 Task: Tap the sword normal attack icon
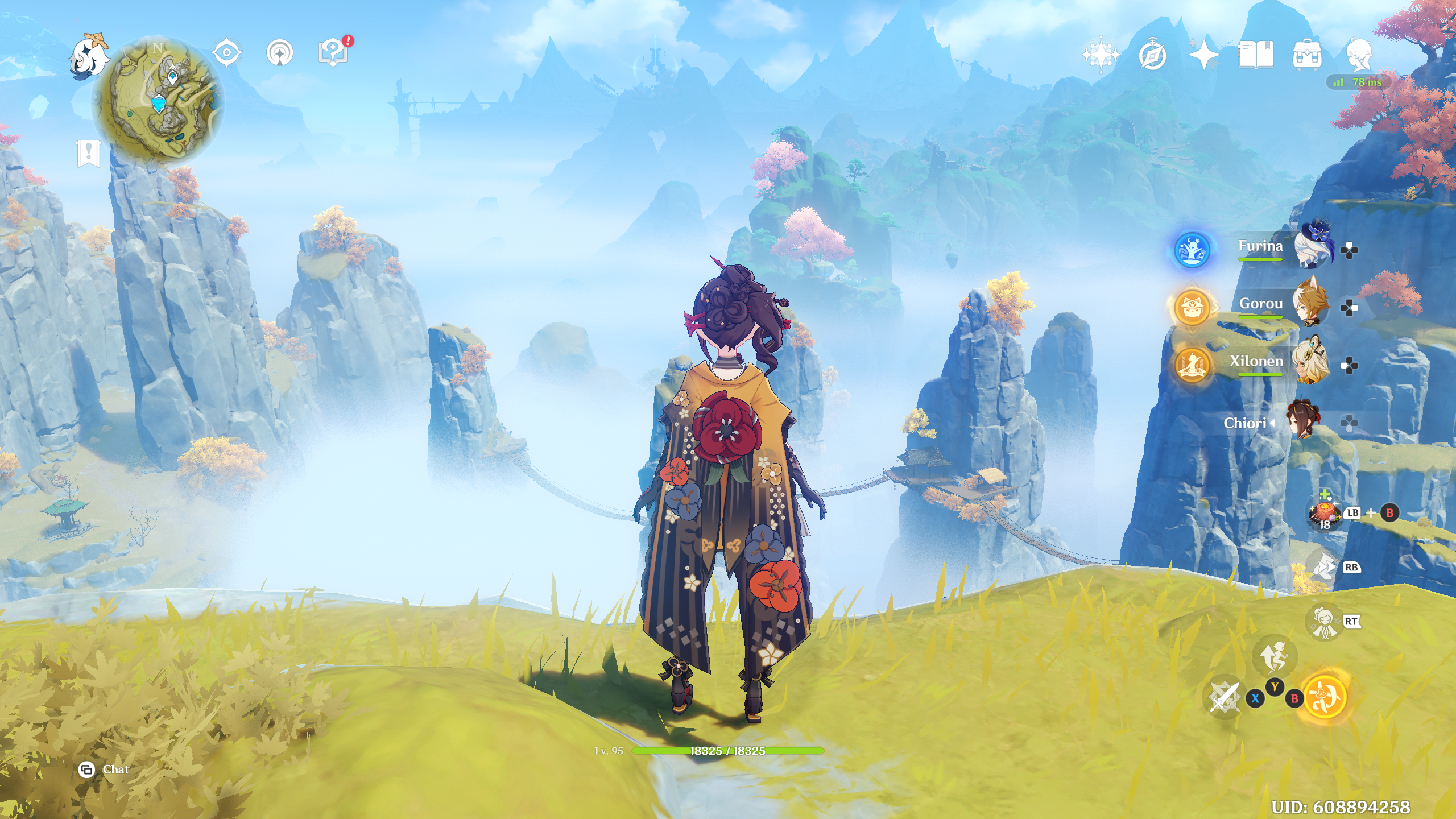(1224, 696)
